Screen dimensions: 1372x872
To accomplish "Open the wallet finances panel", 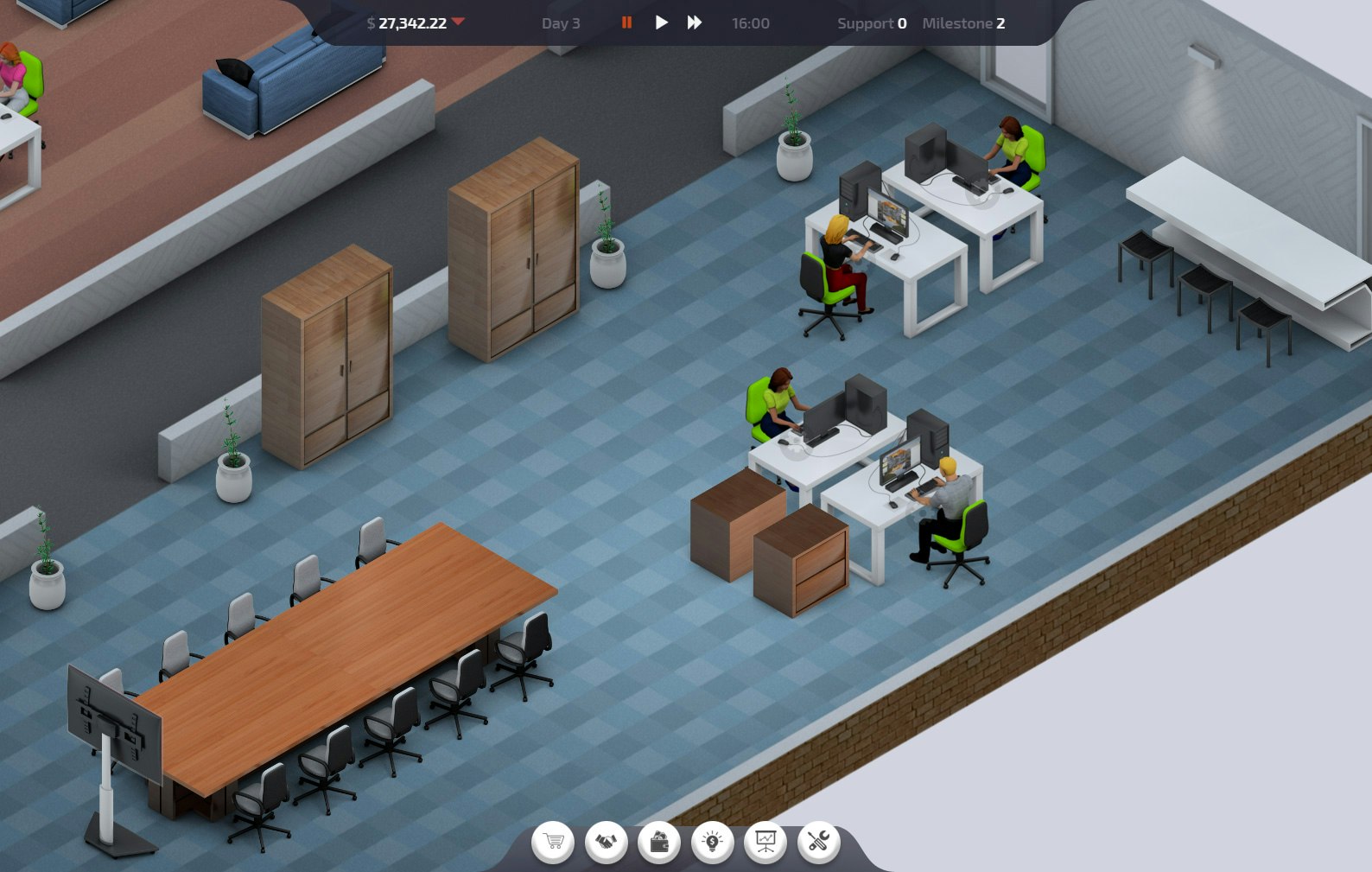I will tap(661, 842).
